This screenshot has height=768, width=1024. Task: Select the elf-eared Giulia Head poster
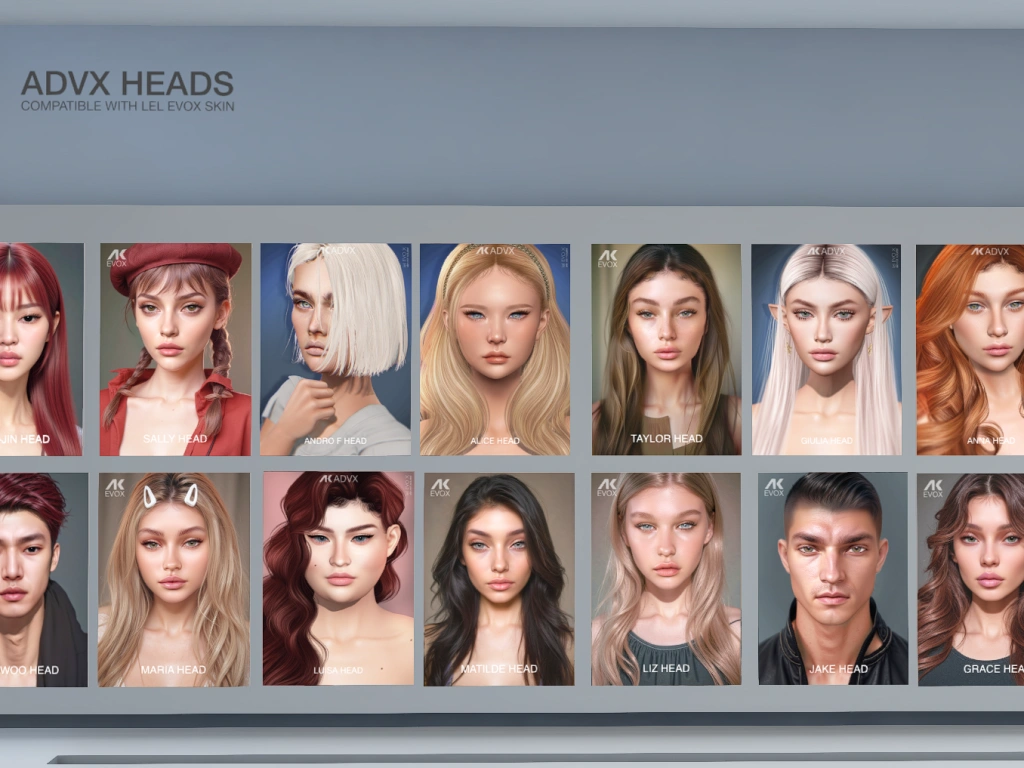coord(826,349)
